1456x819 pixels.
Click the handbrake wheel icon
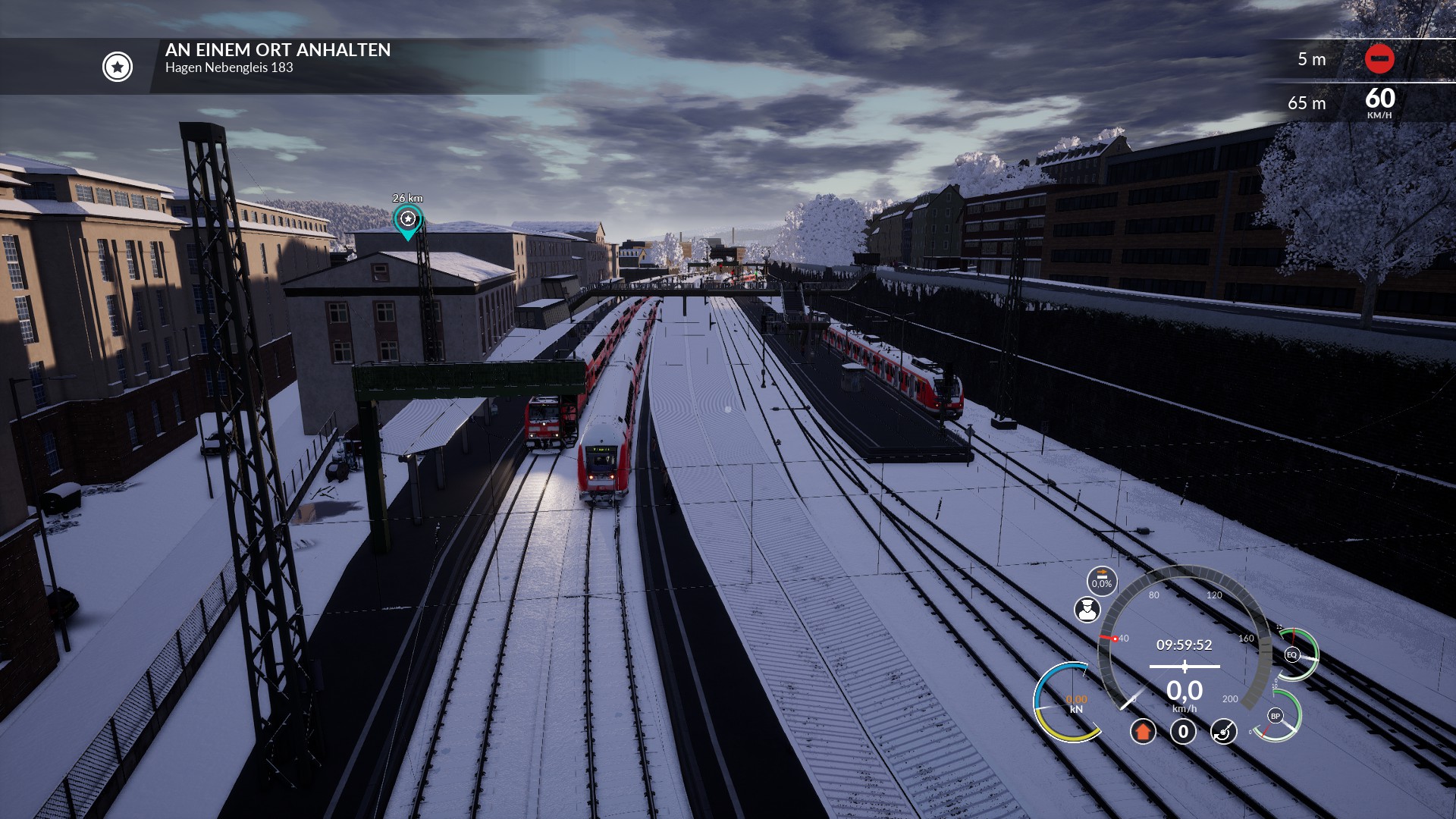pos(1223,731)
